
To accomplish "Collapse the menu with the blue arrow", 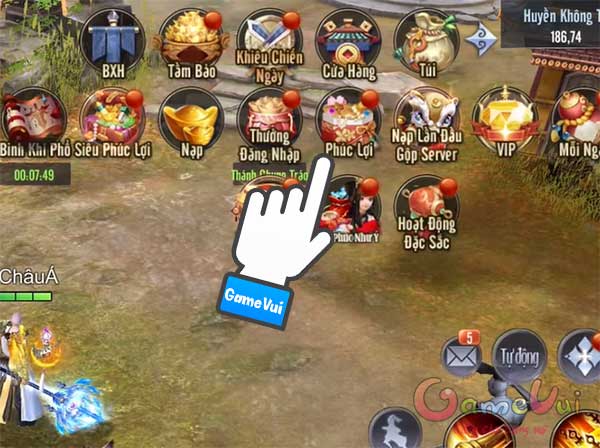I will pyautogui.click(x=487, y=38).
